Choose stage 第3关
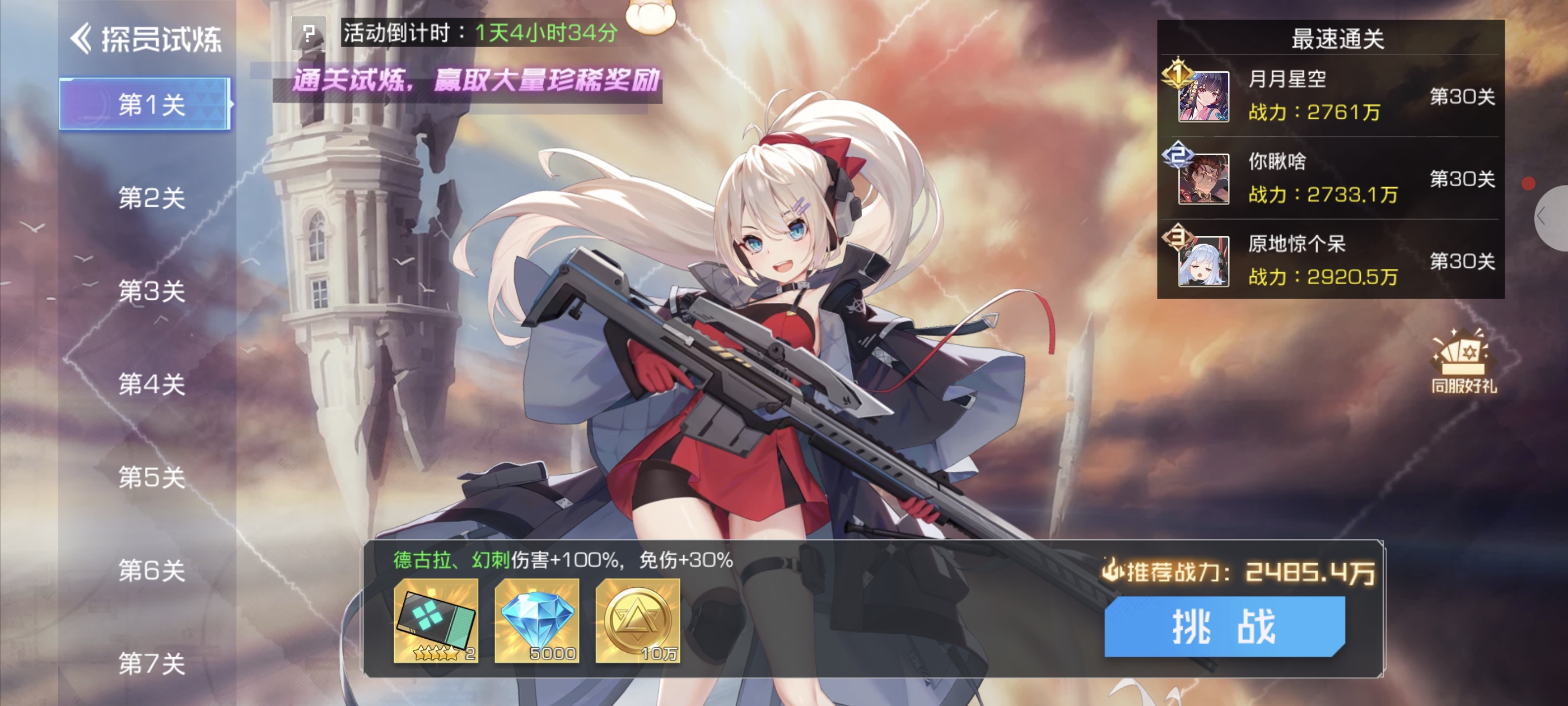 pyautogui.click(x=151, y=291)
